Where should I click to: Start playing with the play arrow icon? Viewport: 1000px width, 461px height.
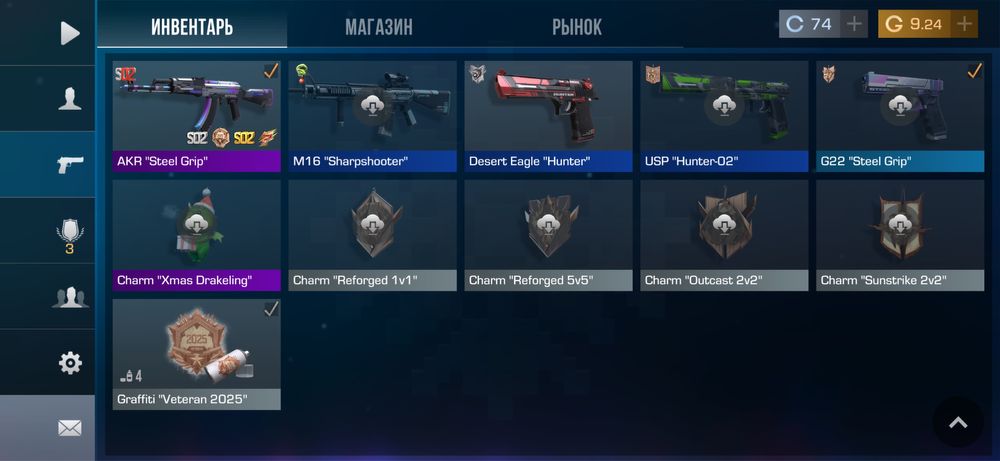click(x=70, y=33)
